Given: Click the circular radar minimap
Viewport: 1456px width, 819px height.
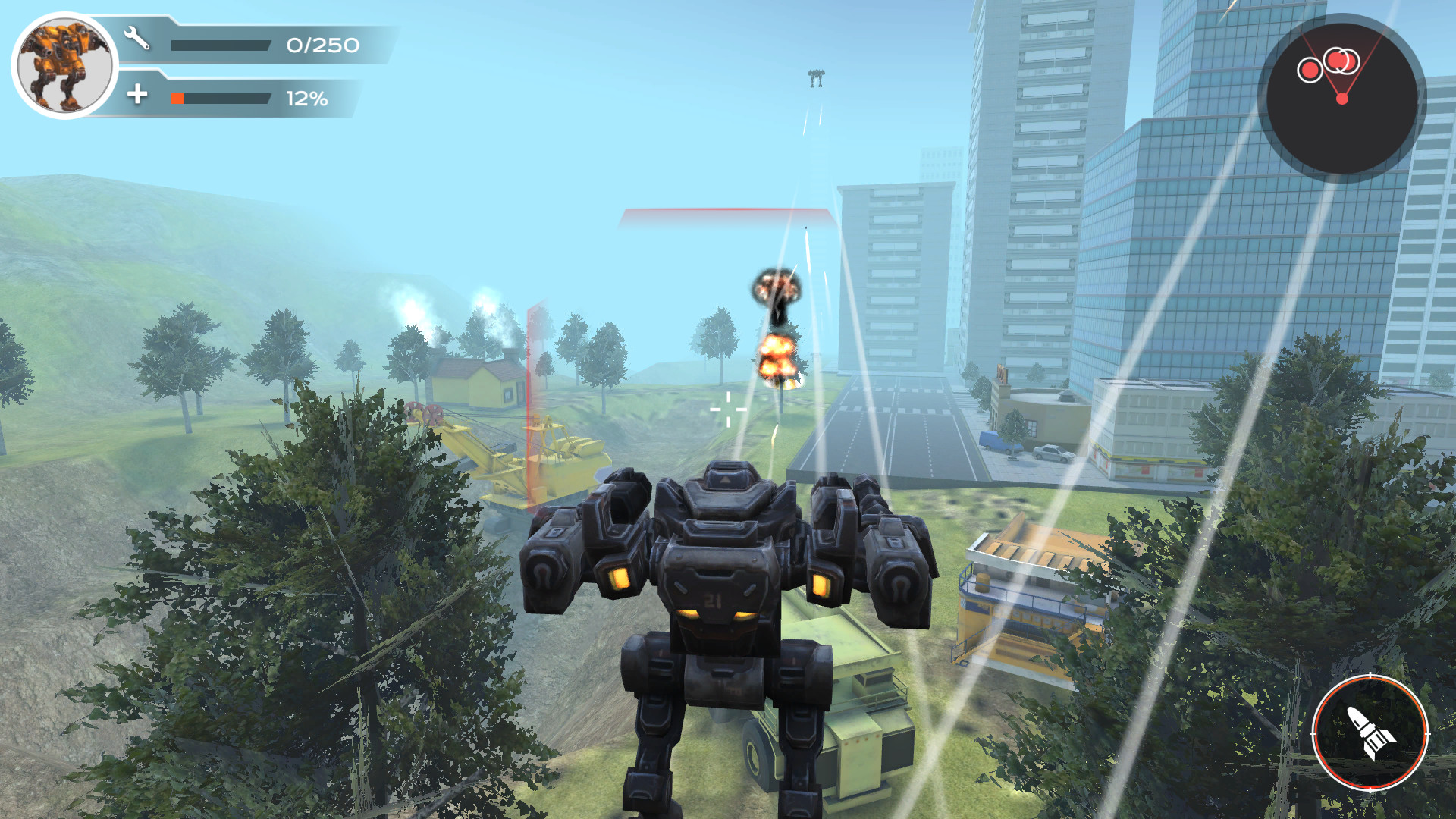Looking at the screenshot, I should pyautogui.click(x=1341, y=99).
